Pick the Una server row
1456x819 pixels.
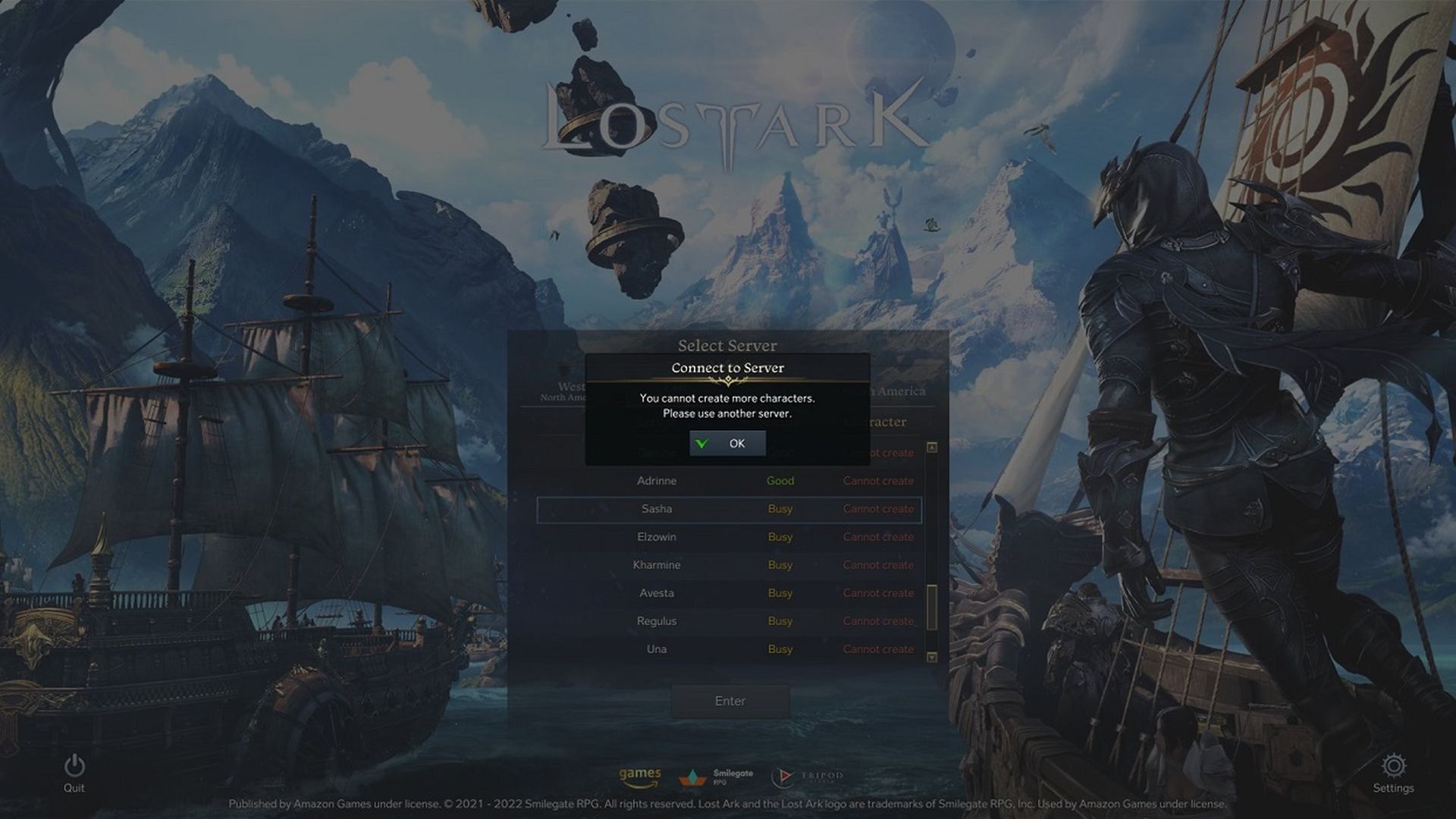click(x=657, y=649)
